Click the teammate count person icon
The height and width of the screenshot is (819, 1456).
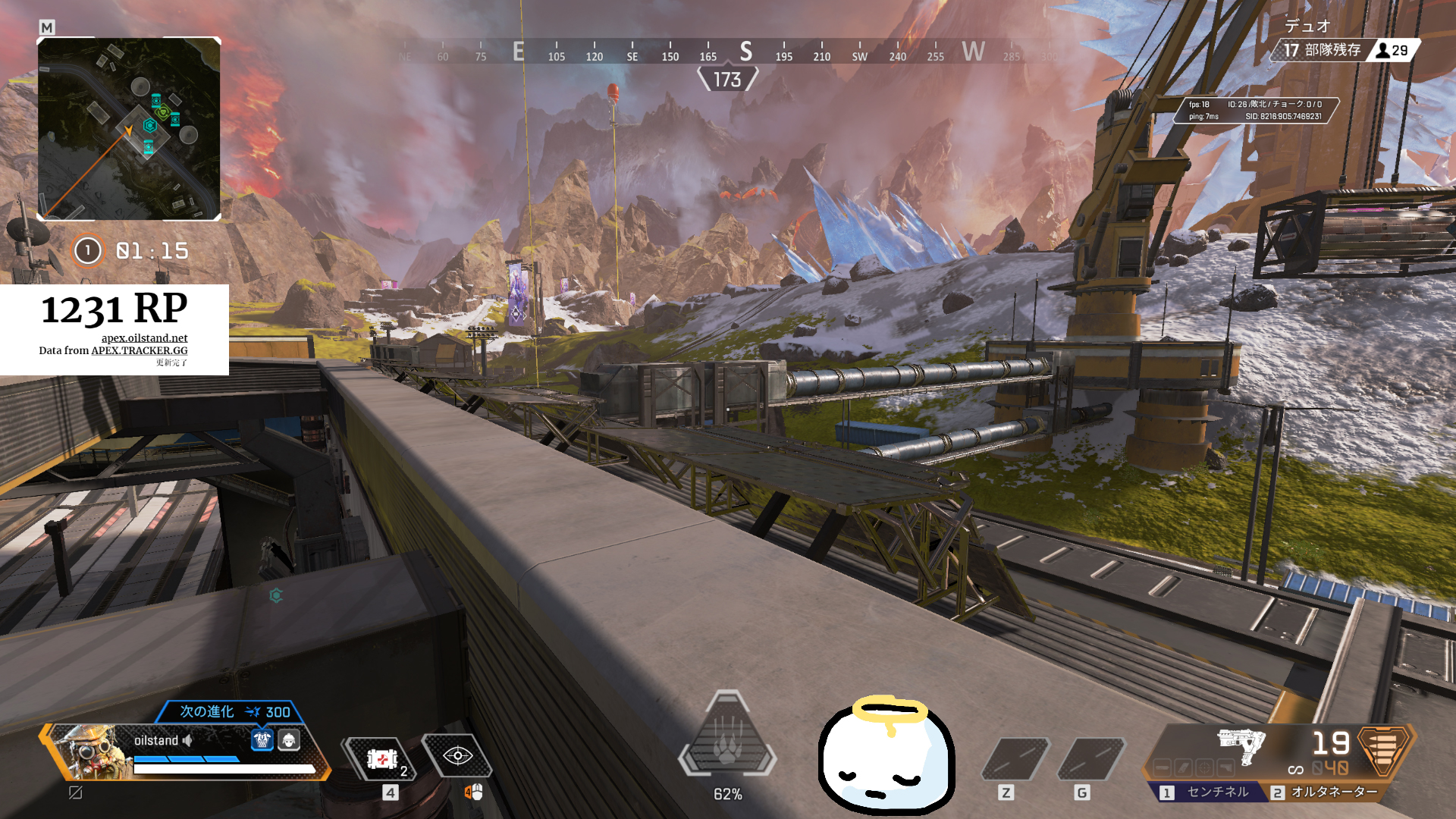click(1383, 52)
